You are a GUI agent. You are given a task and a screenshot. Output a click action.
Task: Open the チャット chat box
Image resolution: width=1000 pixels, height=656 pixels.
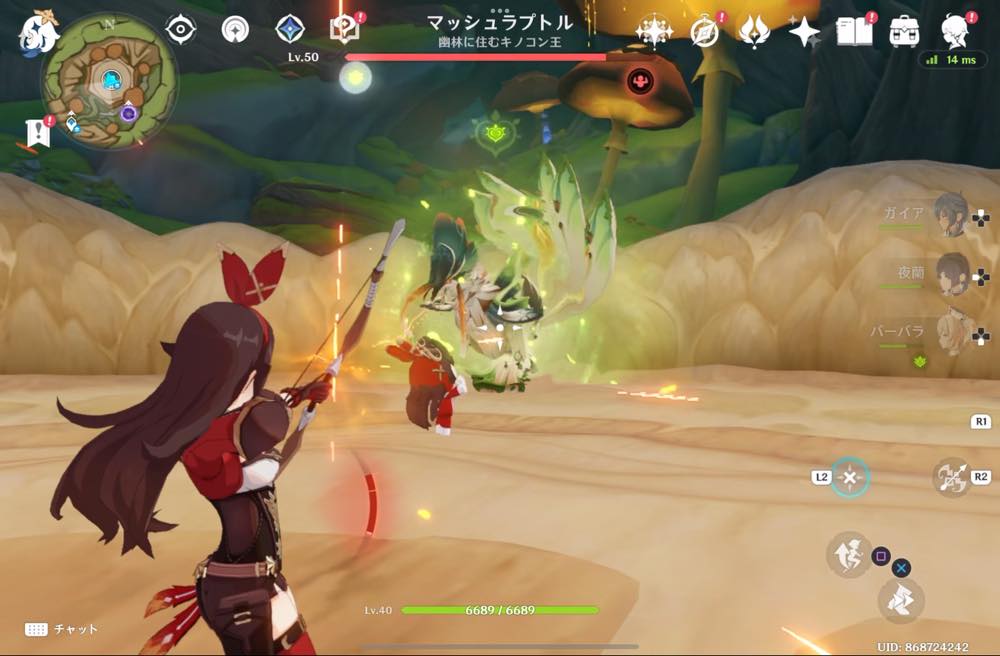(62, 629)
